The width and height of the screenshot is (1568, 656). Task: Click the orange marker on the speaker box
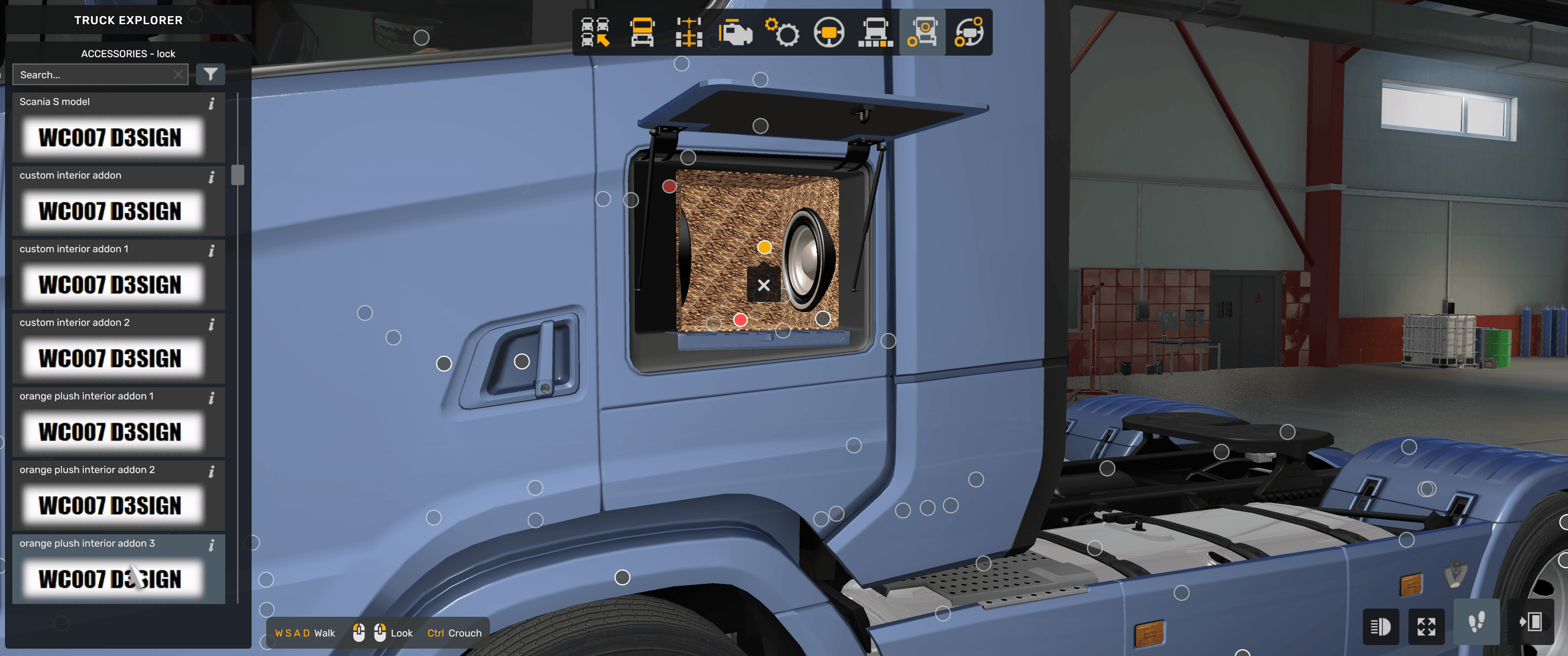point(764,247)
